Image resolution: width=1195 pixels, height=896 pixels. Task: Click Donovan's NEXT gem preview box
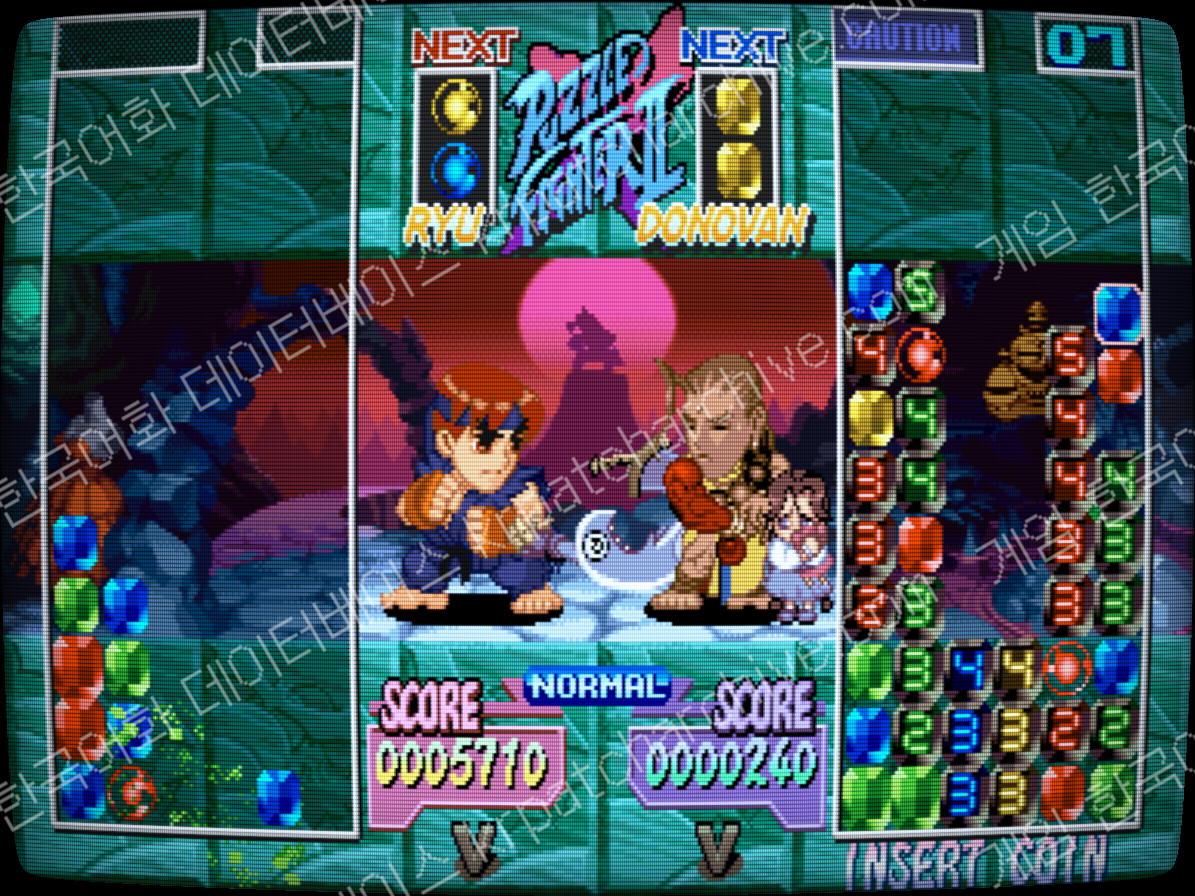(x=738, y=135)
